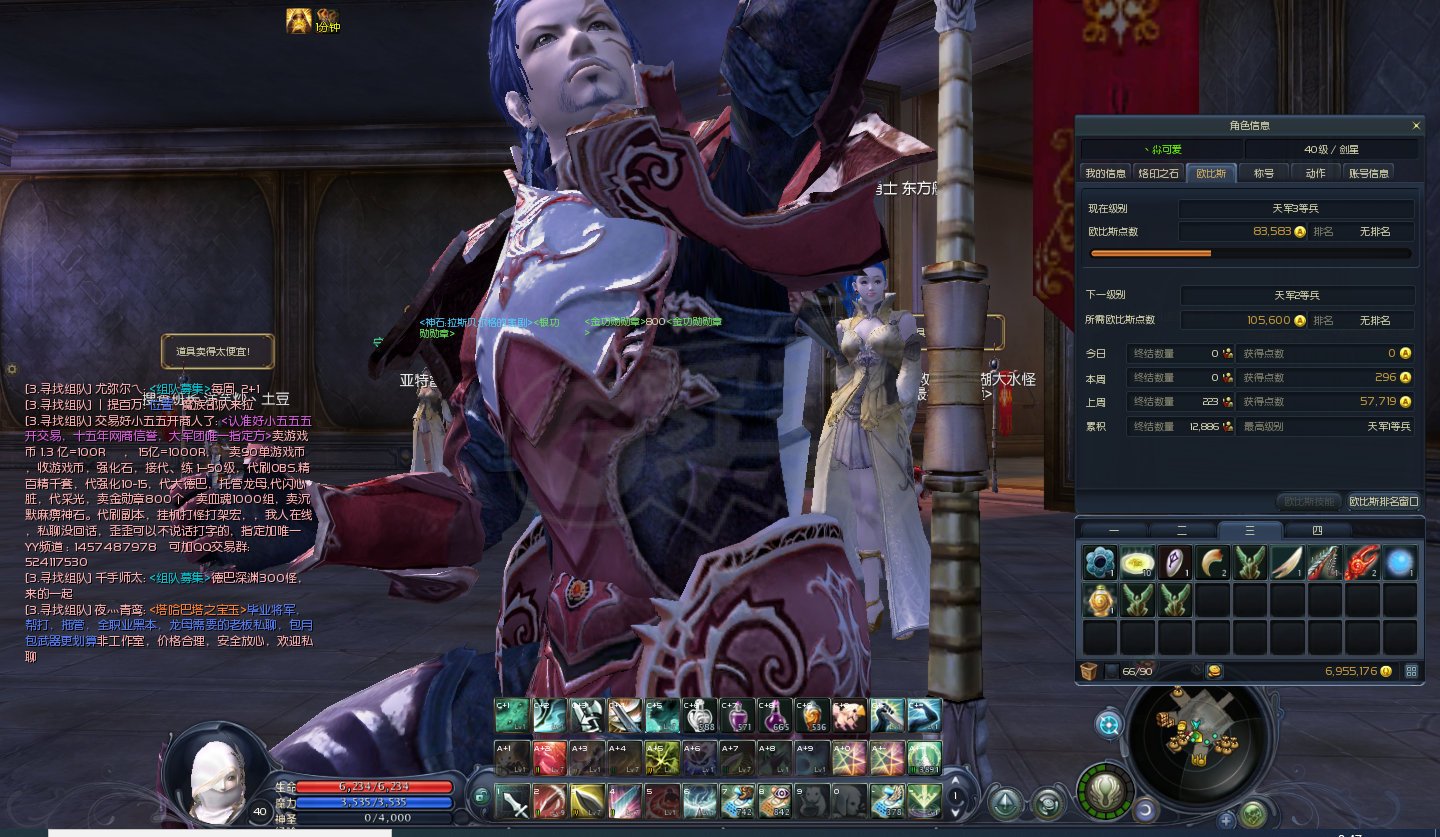Close the character info window
This screenshot has height=837, width=1440.
[1416, 126]
